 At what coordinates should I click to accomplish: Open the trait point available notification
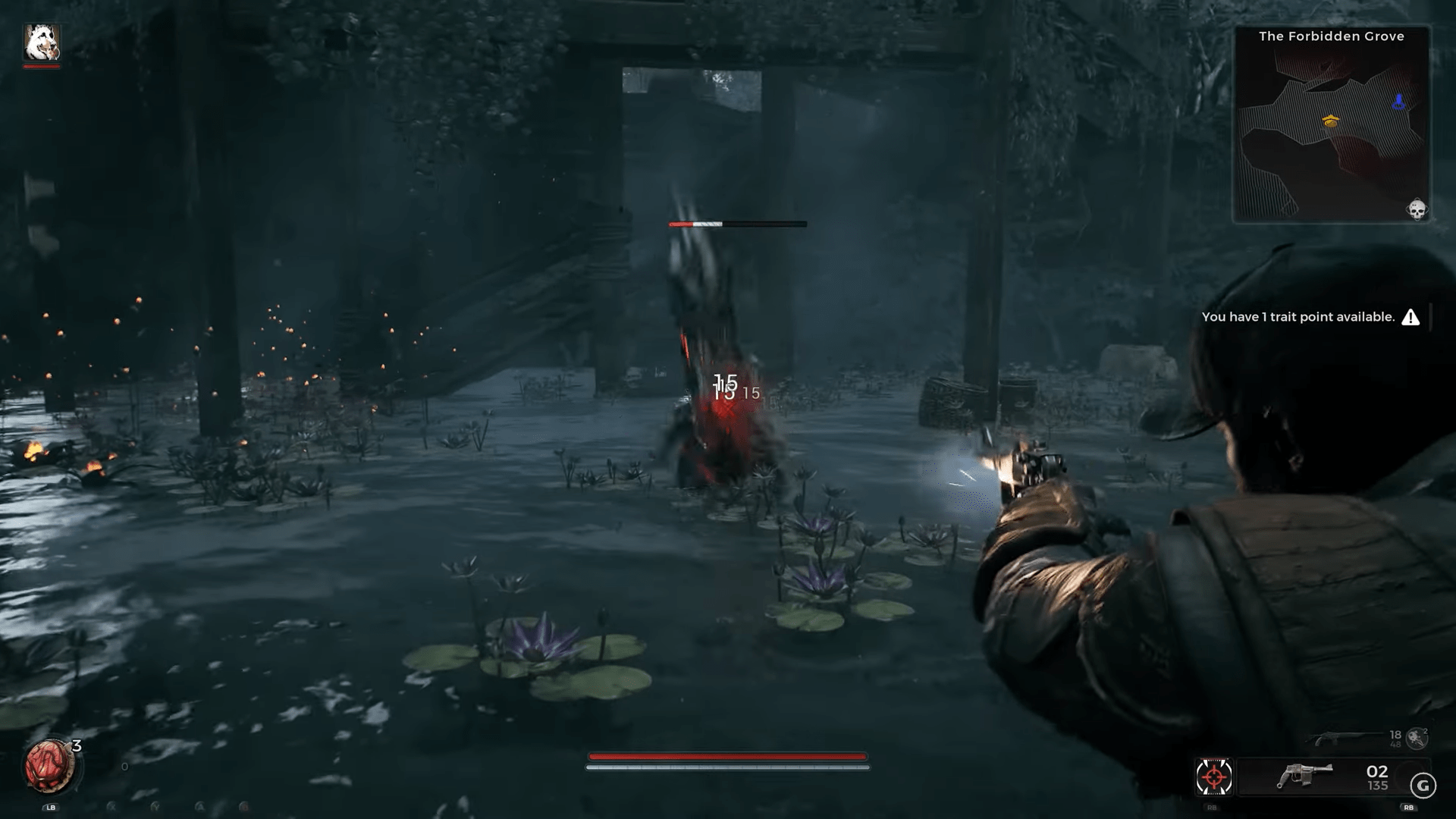(1310, 317)
